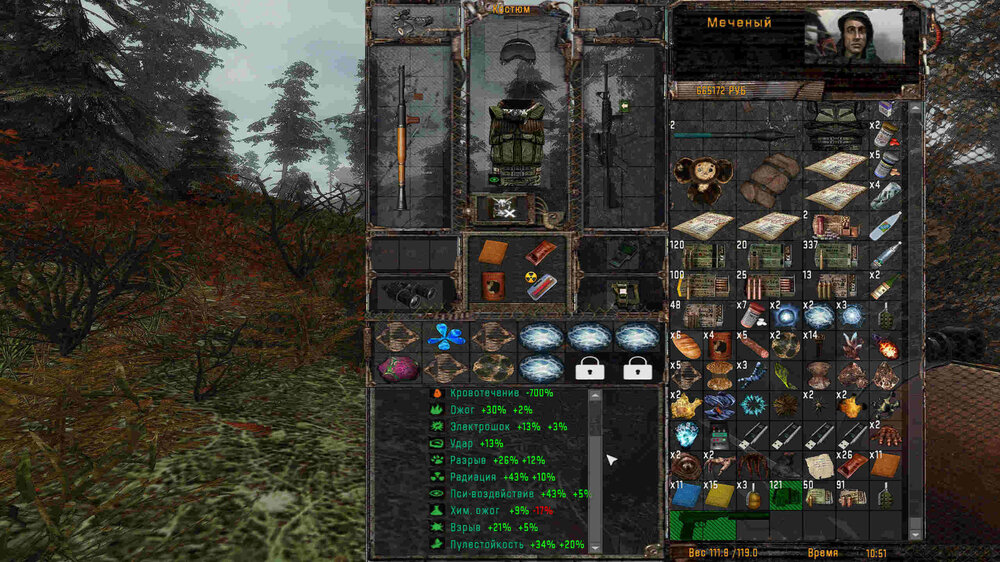Select the 337-round ammo box
Screen dimensions: 1000x562
click(836, 256)
